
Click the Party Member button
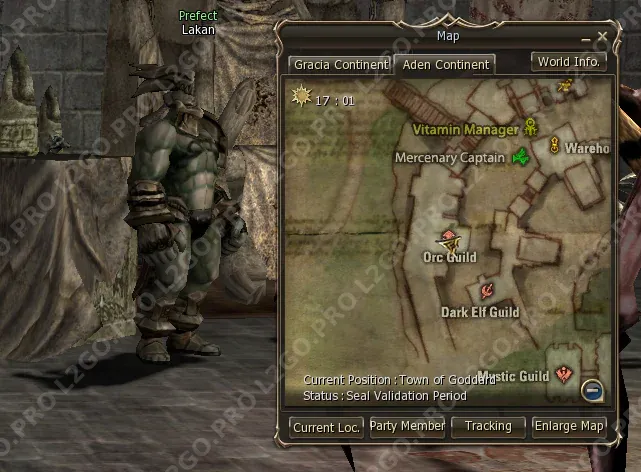tap(407, 426)
